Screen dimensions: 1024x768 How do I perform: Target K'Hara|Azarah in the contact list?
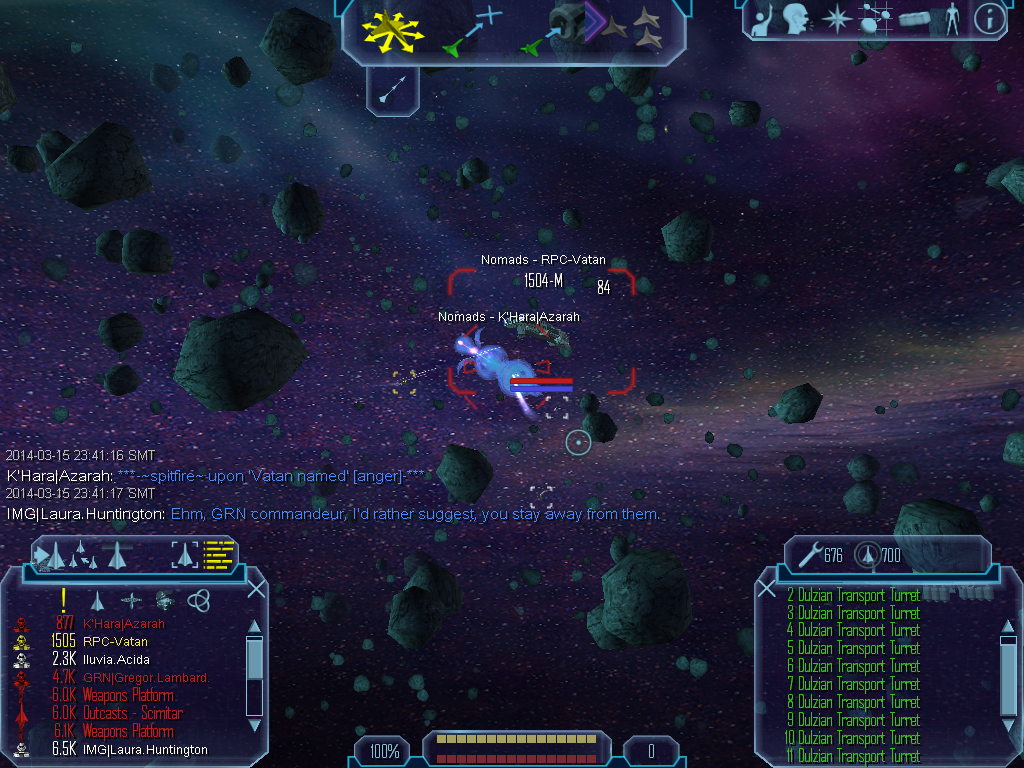click(124, 623)
